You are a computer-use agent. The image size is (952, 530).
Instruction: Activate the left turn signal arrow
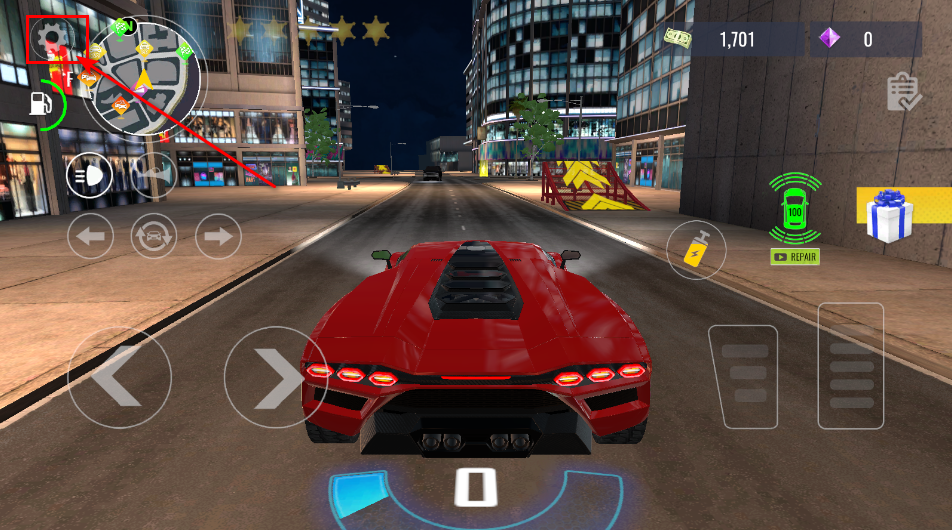[91, 237]
